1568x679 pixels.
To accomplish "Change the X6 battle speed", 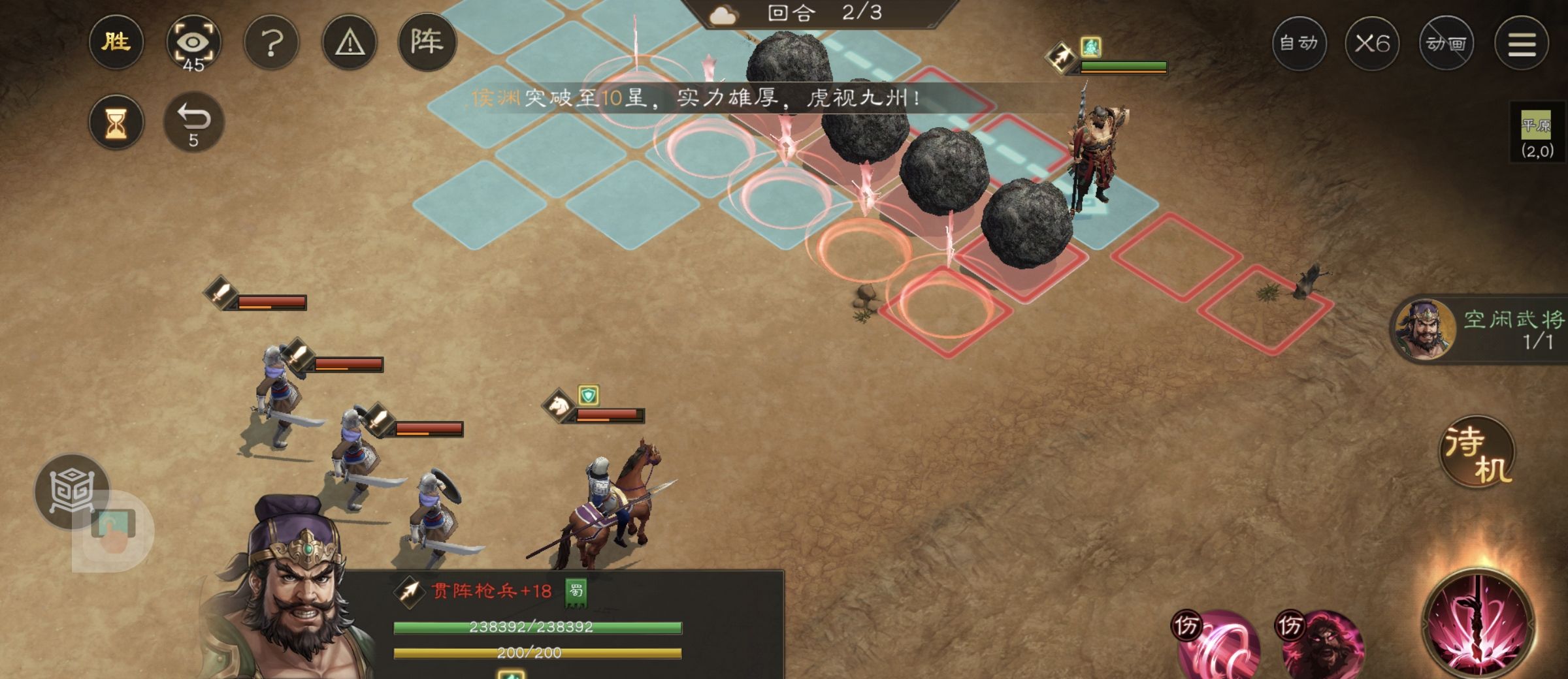I will pyautogui.click(x=1372, y=44).
